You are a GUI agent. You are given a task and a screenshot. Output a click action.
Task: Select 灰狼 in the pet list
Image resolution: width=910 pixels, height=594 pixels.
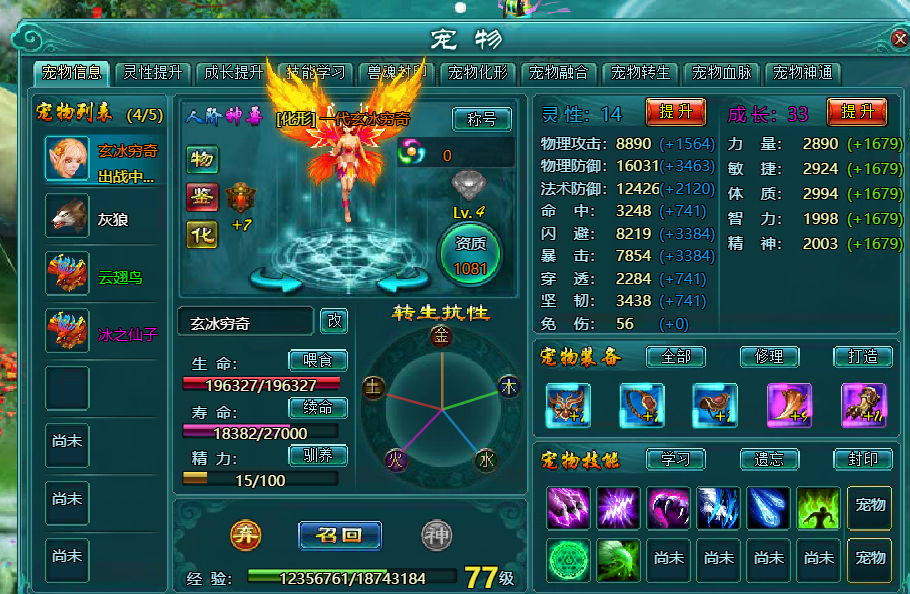coord(103,217)
